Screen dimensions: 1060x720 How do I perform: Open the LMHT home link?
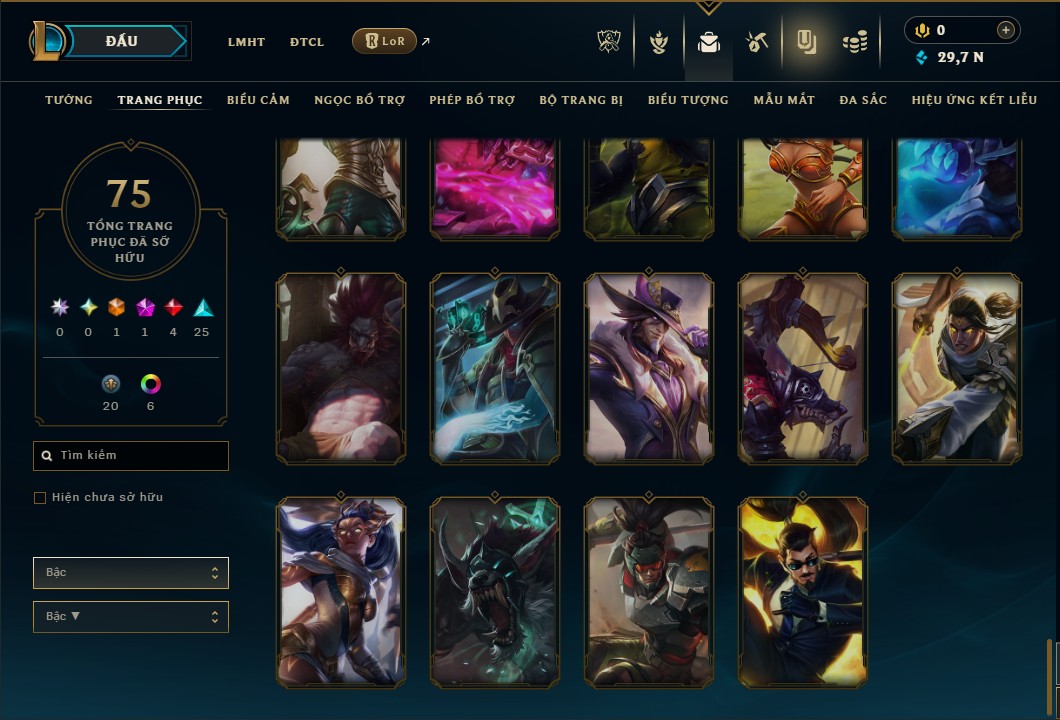point(246,42)
